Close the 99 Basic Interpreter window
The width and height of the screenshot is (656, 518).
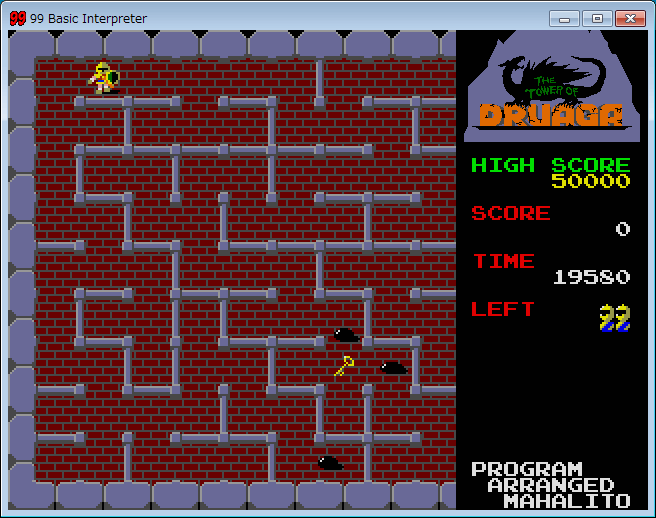pos(630,18)
